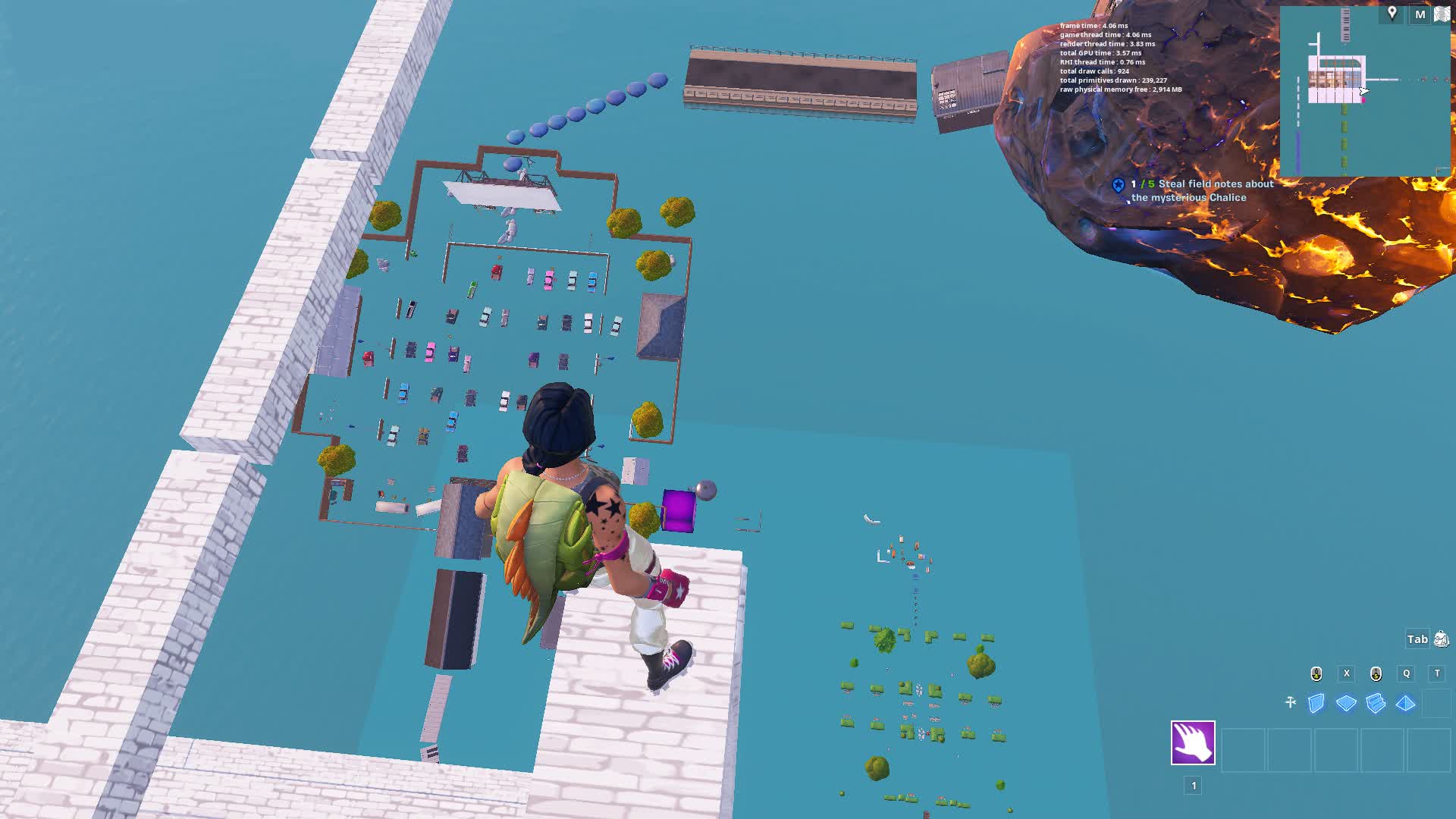Click the Q key prompt above the stairs piece
1456x819 pixels.
(1407, 673)
